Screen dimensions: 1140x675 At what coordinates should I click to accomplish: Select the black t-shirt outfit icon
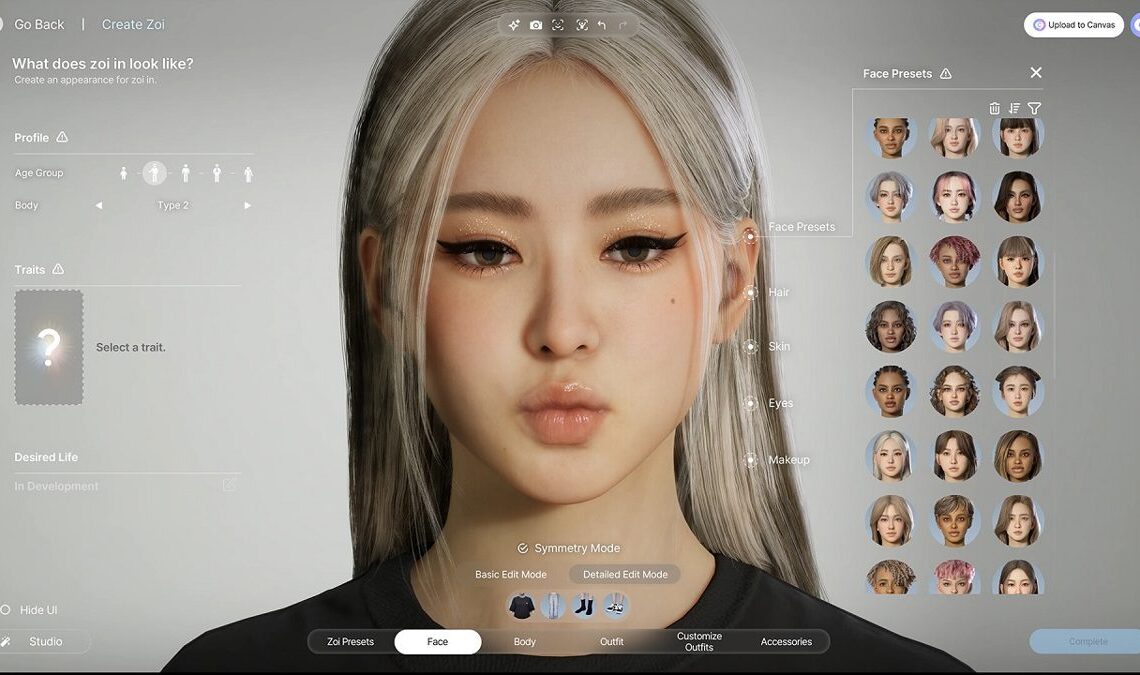click(x=521, y=606)
